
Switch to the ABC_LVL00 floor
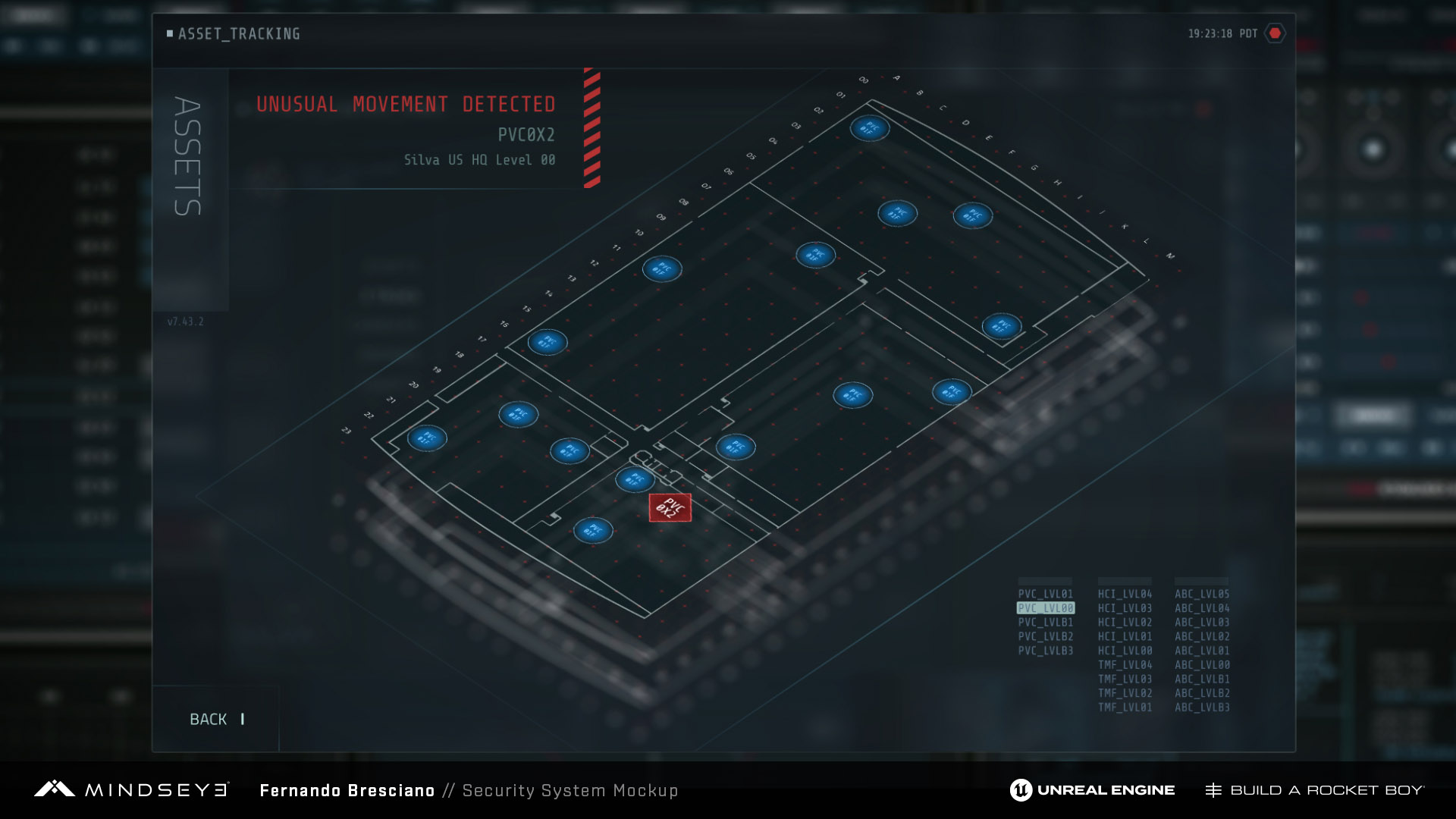pyautogui.click(x=1202, y=665)
